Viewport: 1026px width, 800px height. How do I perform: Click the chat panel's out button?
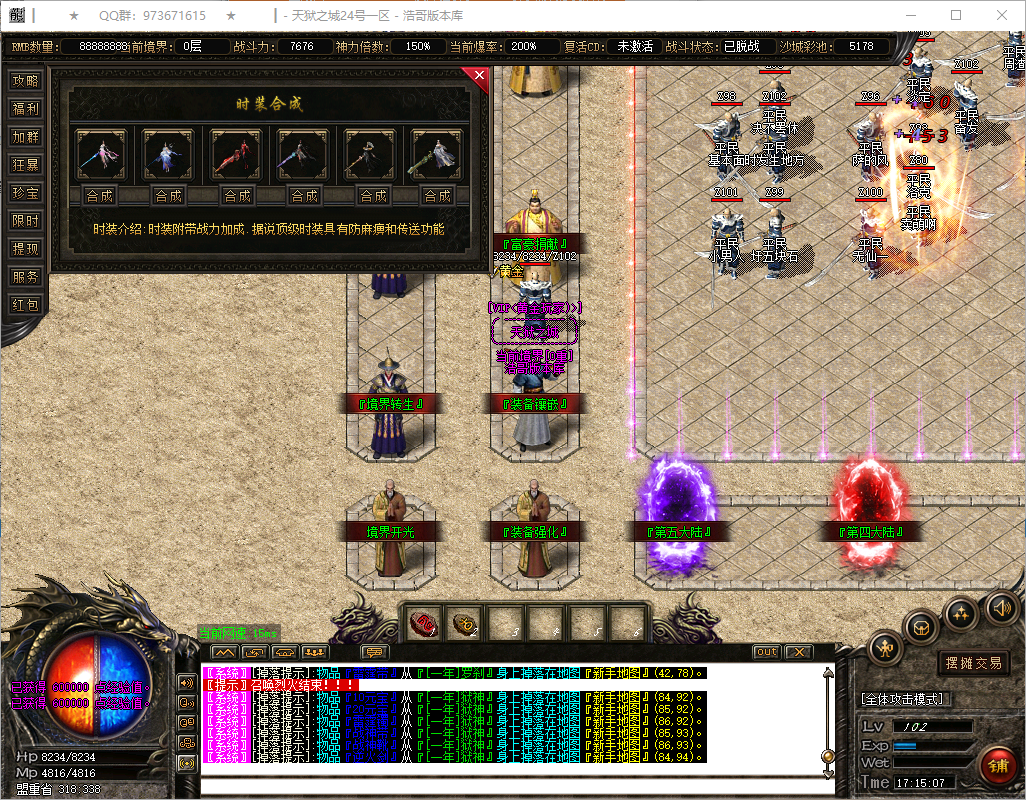(x=766, y=652)
